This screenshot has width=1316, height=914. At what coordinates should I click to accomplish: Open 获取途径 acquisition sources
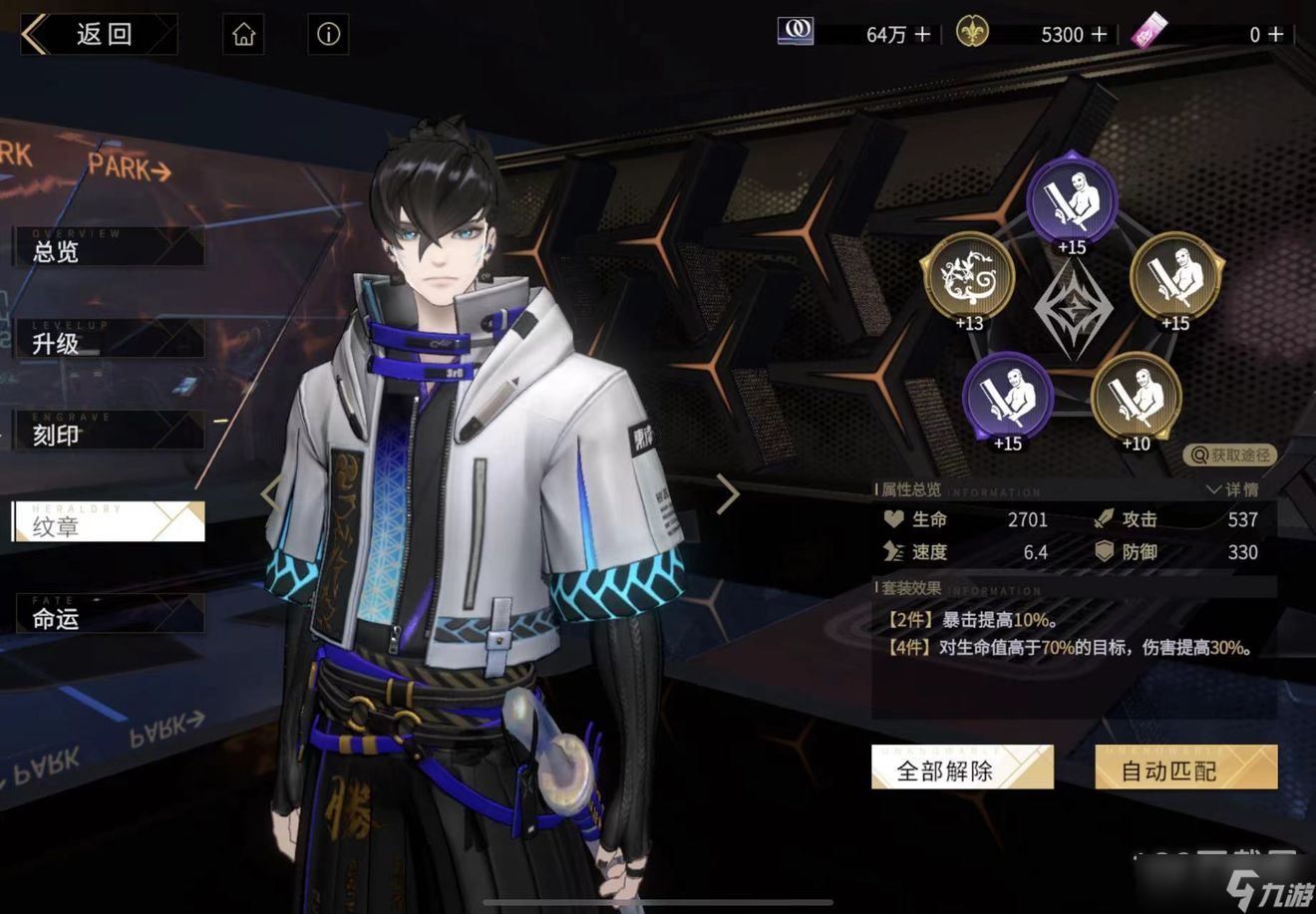[1231, 456]
